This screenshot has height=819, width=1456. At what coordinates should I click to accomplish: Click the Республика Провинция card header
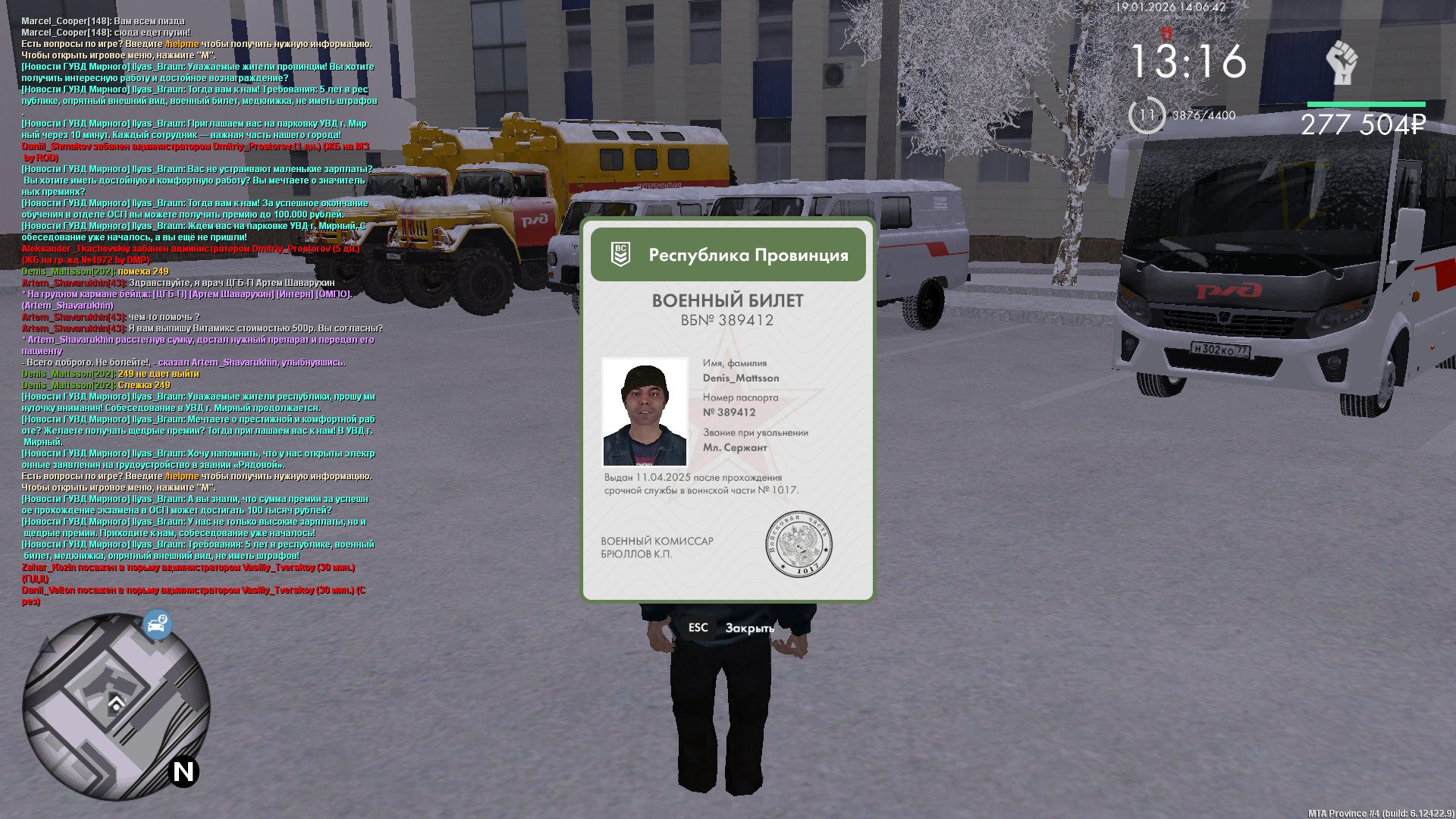[x=728, y=255]
